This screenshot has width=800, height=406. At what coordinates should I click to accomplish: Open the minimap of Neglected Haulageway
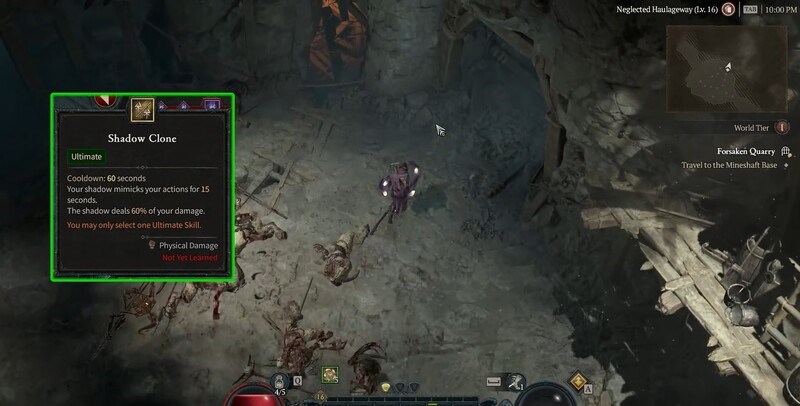(729, 68)
